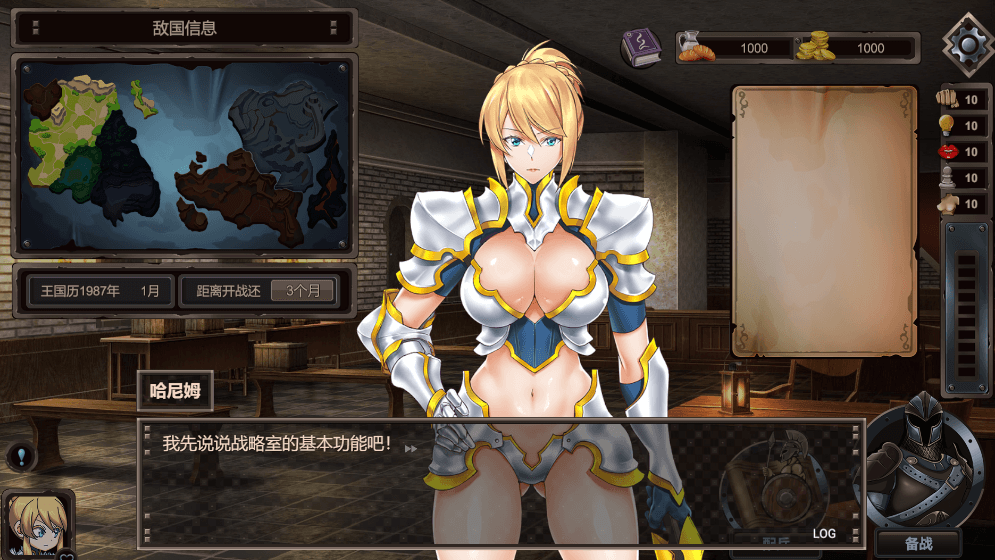Viewport: 995px width, 560px height.
Task: Select the world map display
Action: [x=183, y=153]
